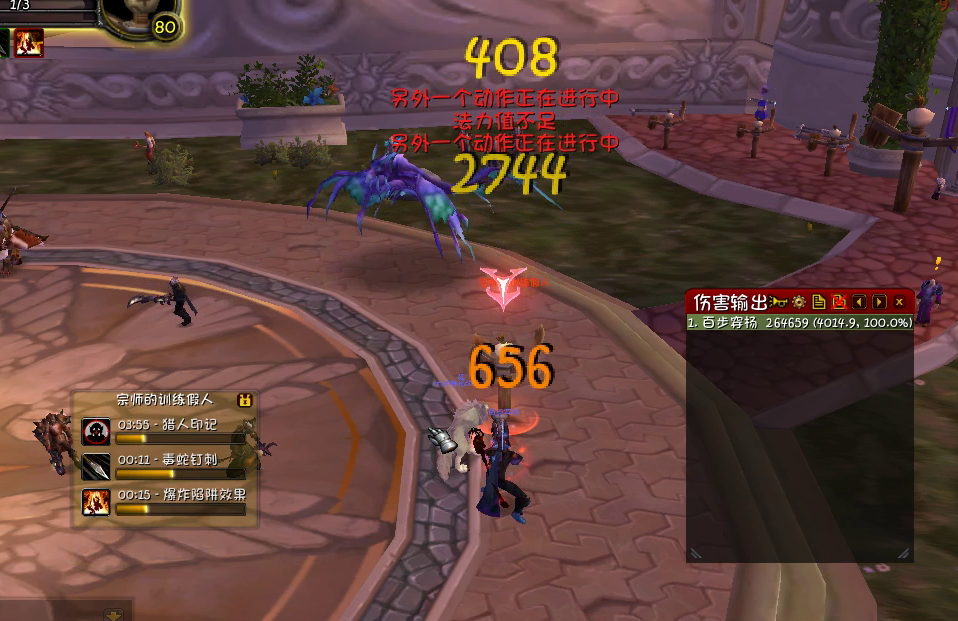
Task: Toggle the lock on the debuff timer panel
Action: coord(243,400)
